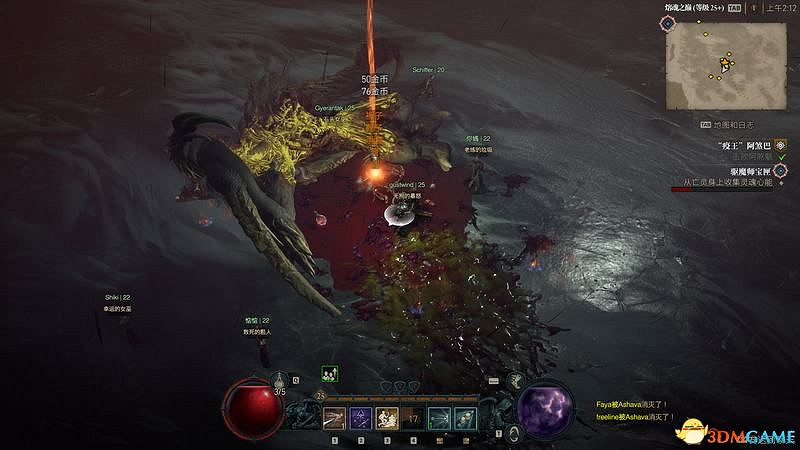Use the teal arrow volley skill

(438, 418)
